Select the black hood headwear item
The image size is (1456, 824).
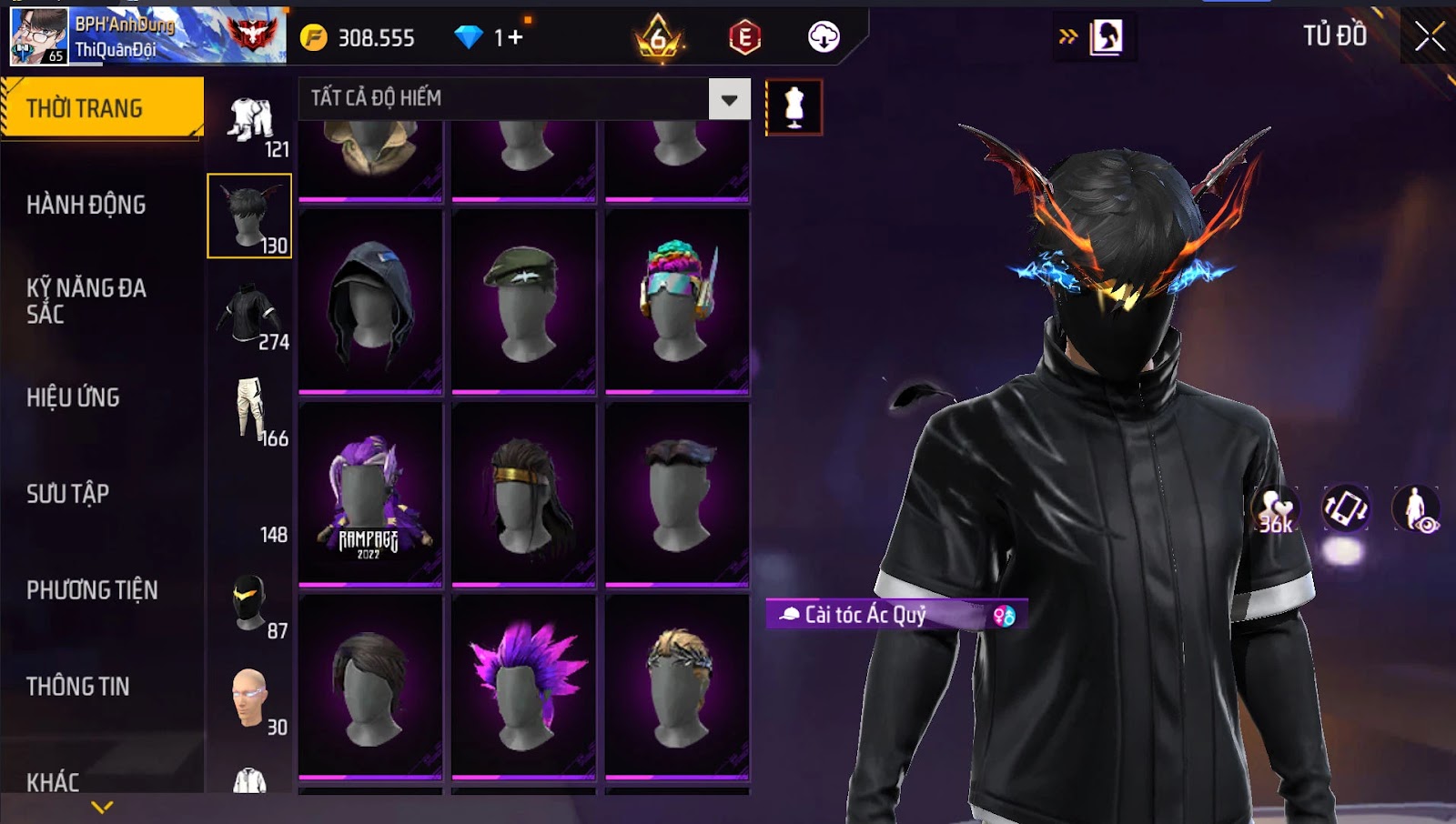370,301
